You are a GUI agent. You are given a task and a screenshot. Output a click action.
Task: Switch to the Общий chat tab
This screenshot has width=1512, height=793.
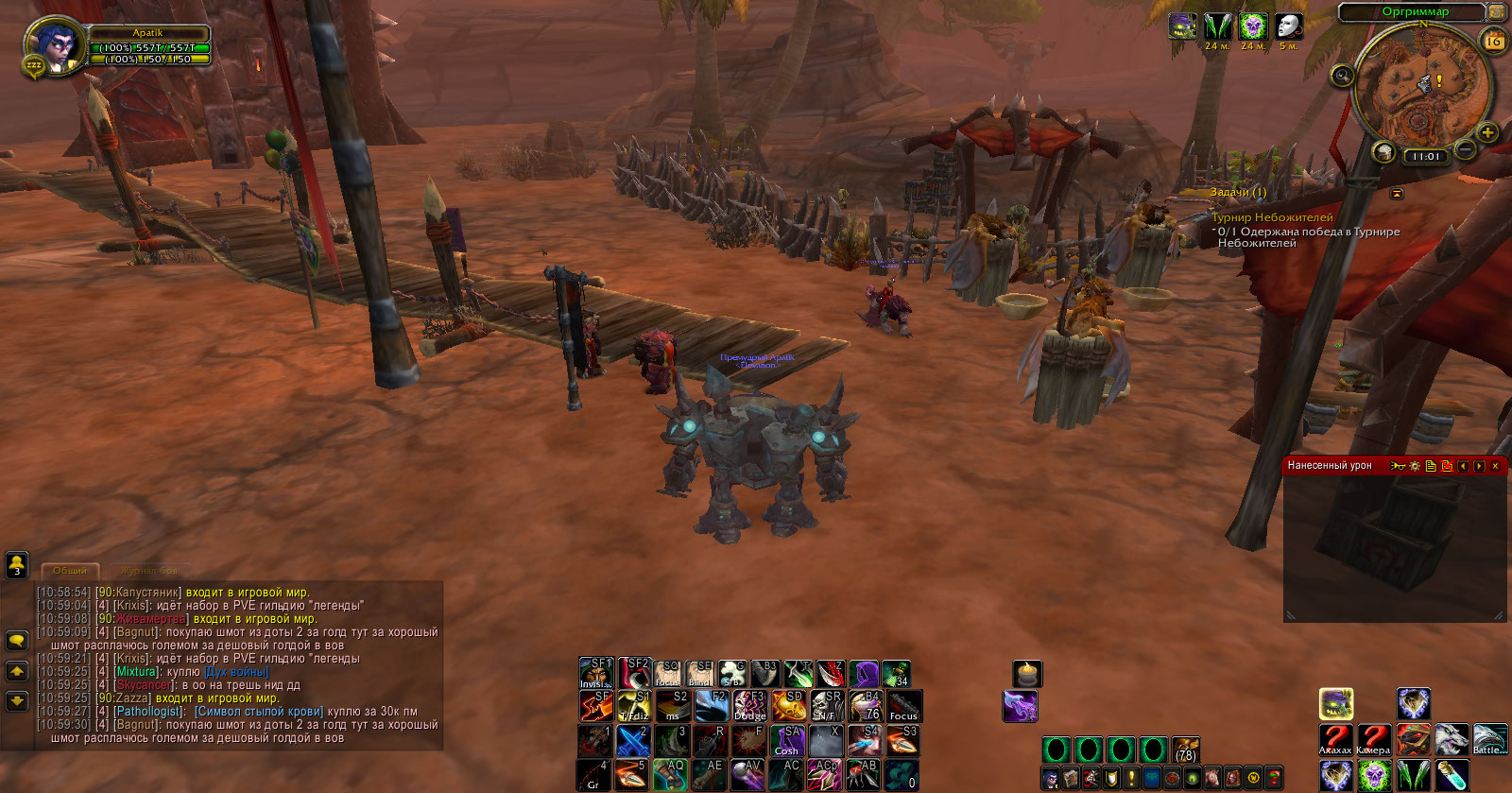pos(70,571)
